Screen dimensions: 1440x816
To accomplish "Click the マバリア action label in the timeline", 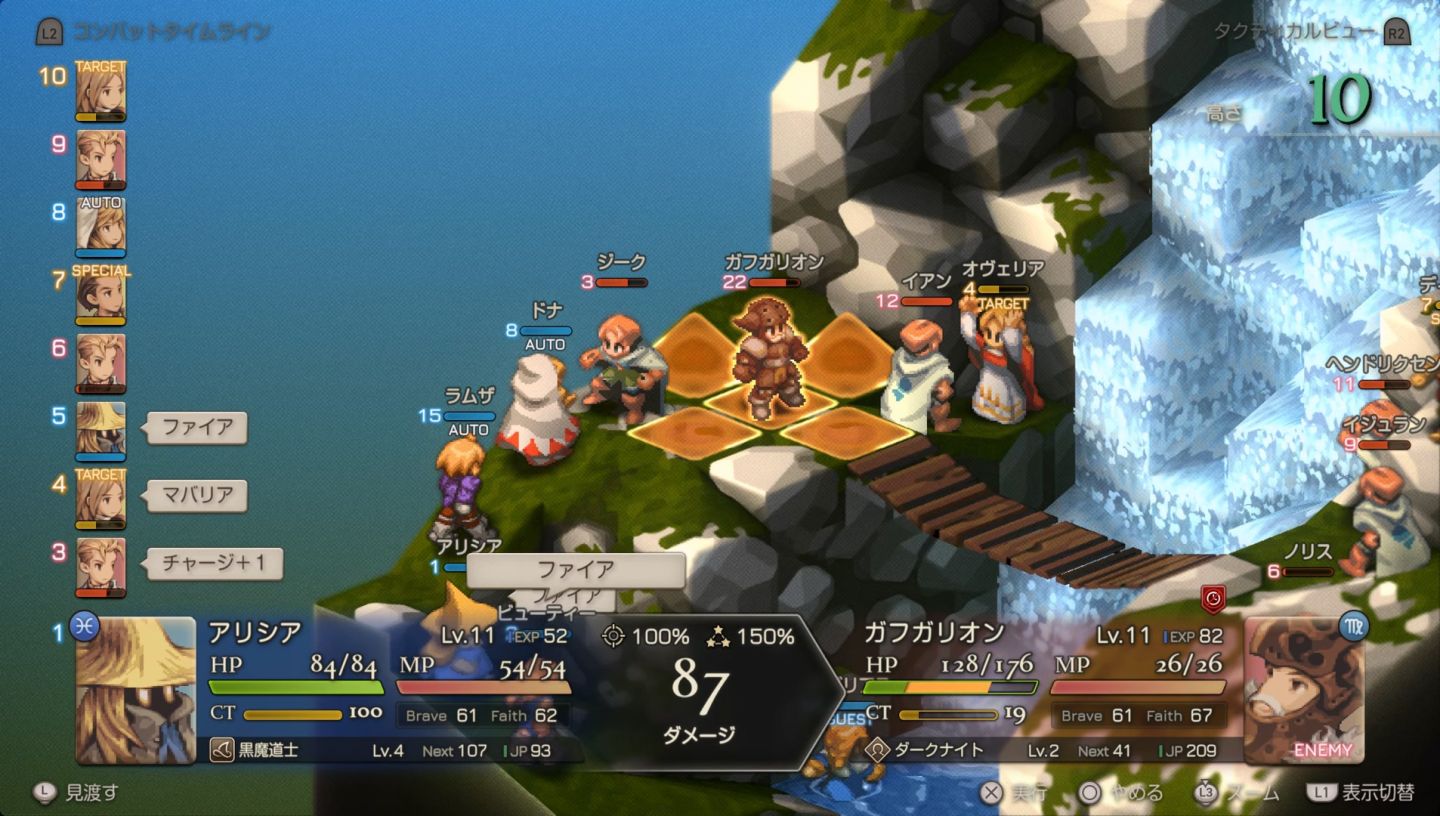I will (x=197, y=495).
